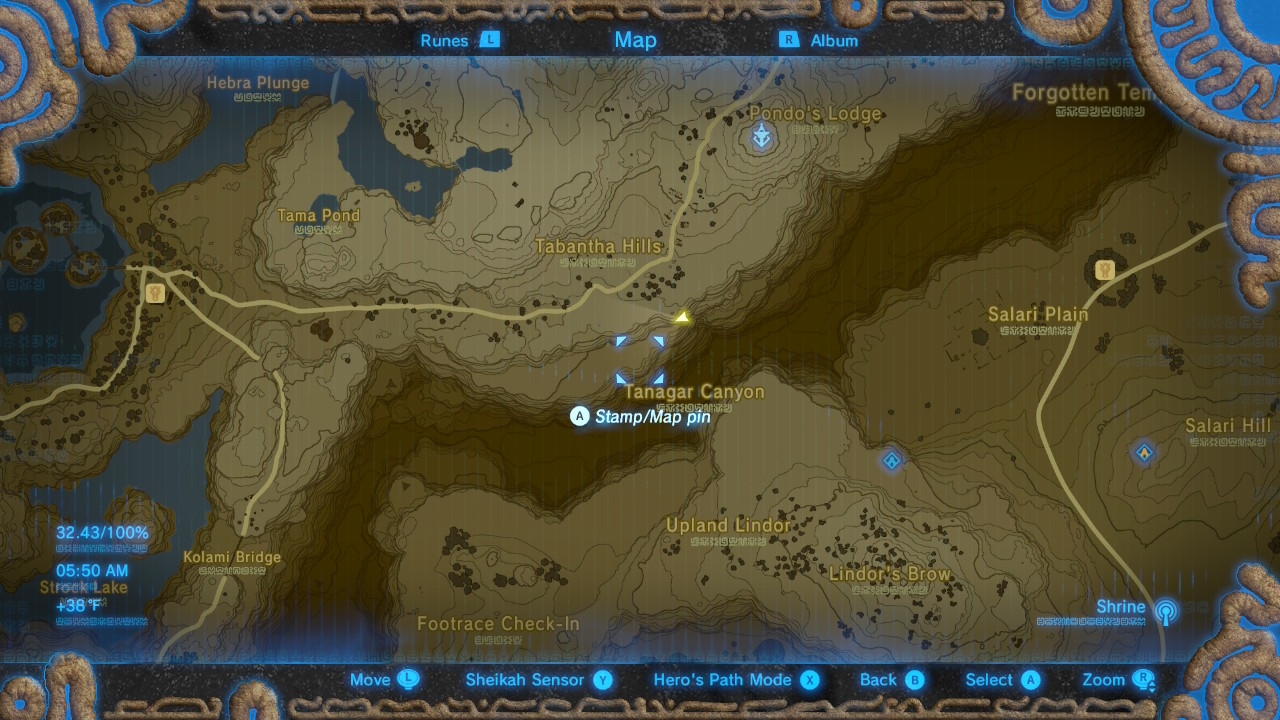Select the Pondo's Lodge lodge icon
1280x720 pixels.
(760, 136)
